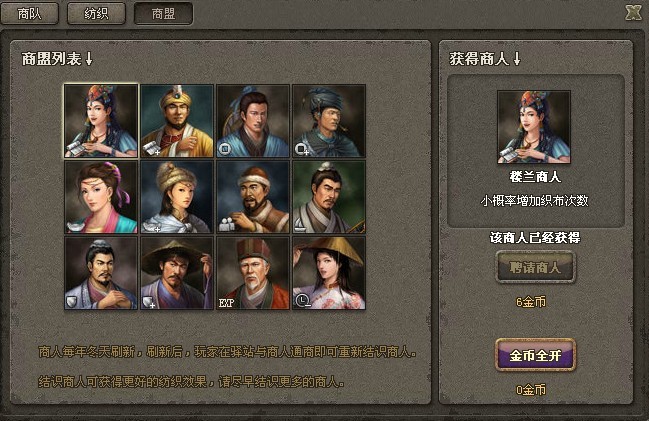Select the 楼兰商人 portrait in the merchant list
This screenshot has height=421, width=649.
pyautogui.click(x=101, y=121)
